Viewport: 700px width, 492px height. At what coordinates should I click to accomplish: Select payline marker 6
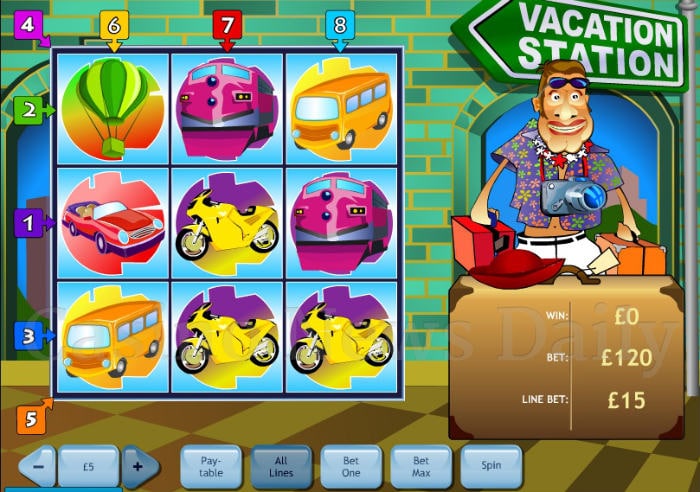point(113,23)
